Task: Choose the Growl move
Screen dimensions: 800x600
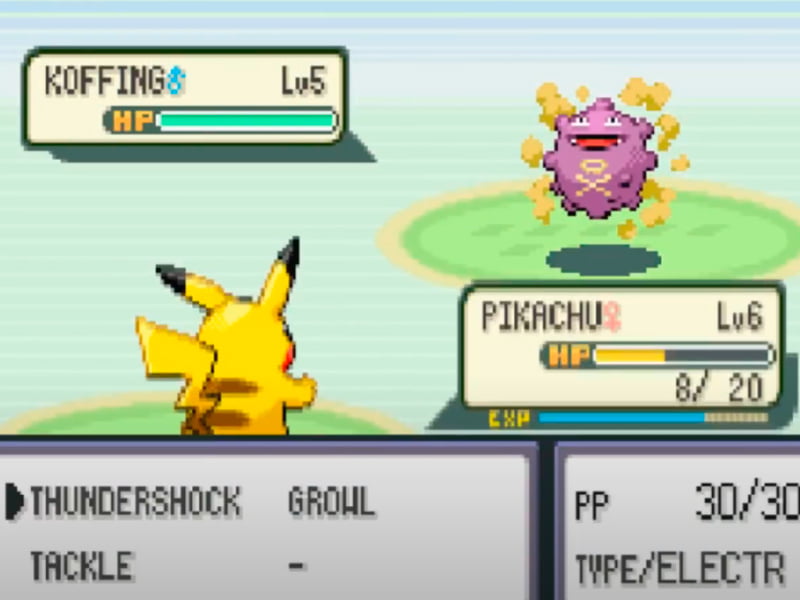Action: click(x=331, y=501)
